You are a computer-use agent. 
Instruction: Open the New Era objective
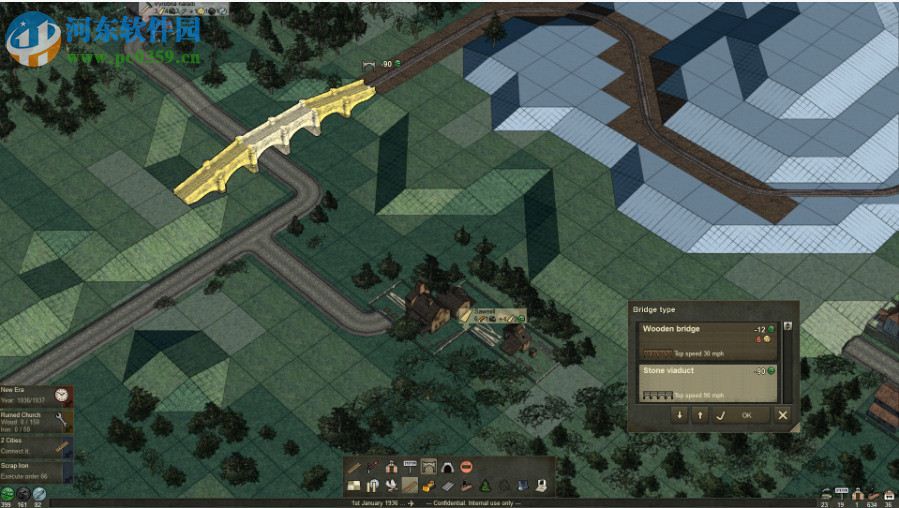point(36,395)
